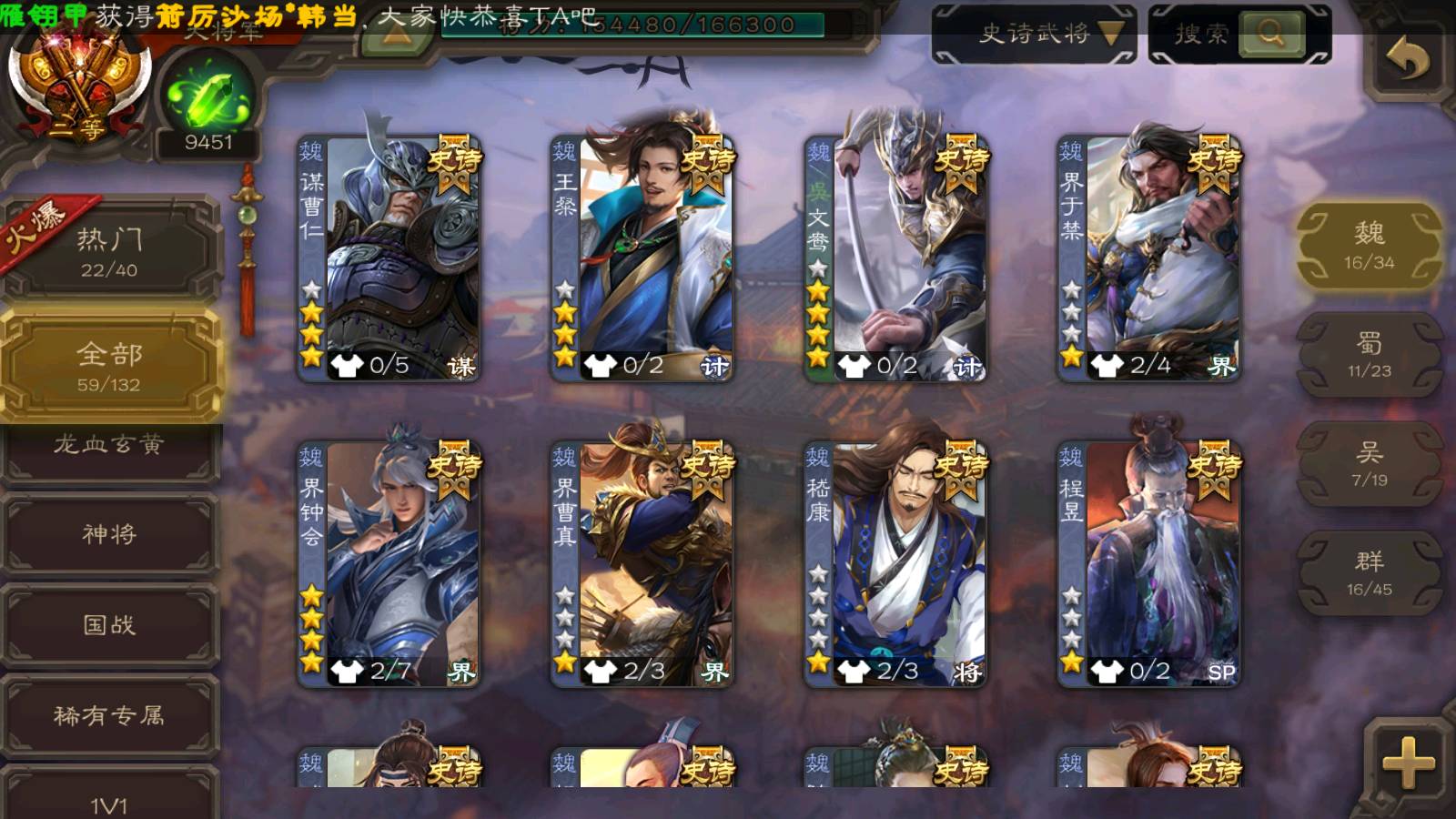Open the 龙血玄黄 category
This screenshot has width=1456, height=819.
pos(109,446)
